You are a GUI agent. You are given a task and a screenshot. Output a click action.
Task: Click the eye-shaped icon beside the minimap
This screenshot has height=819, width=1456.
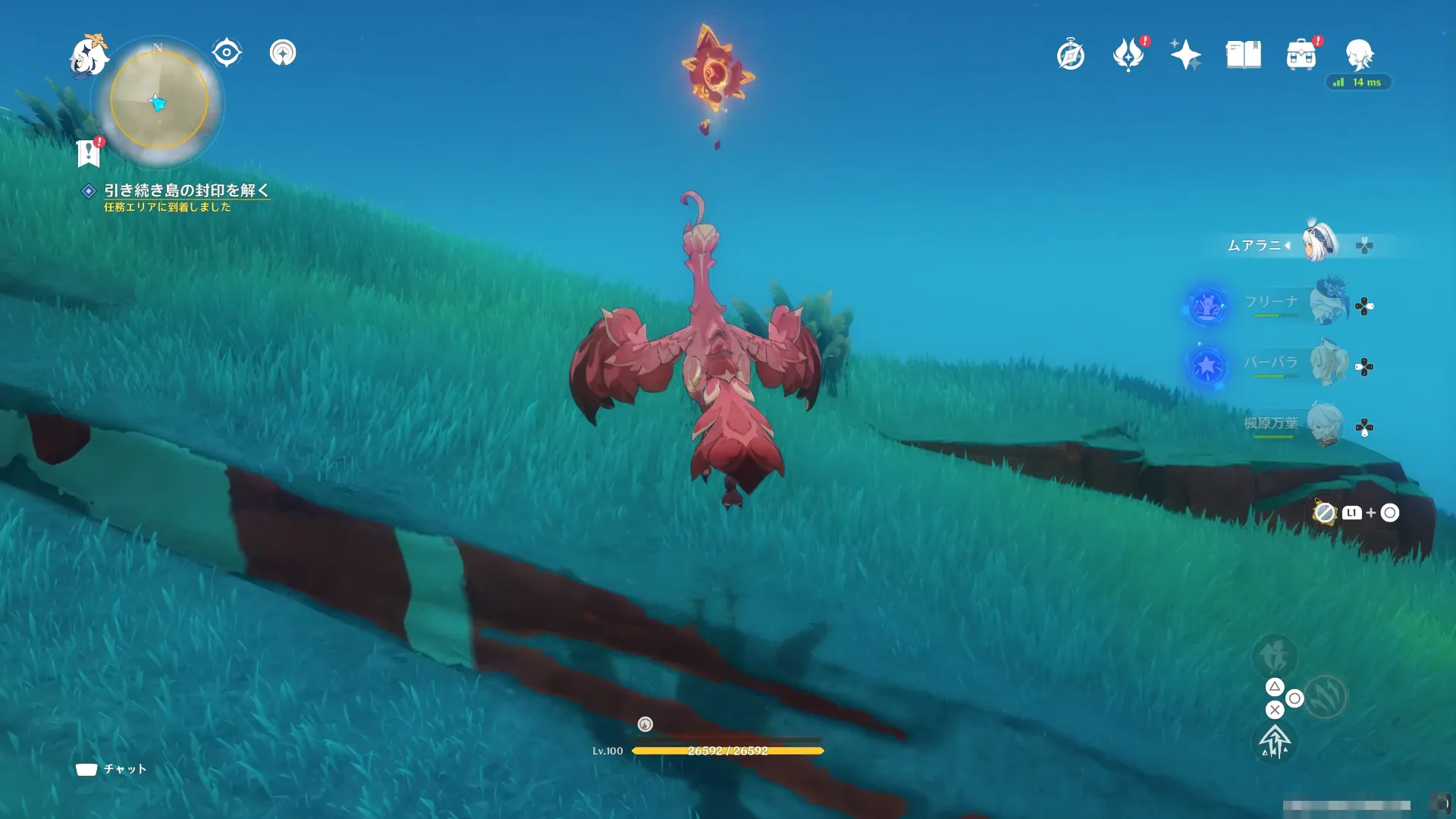coord(227,53)
